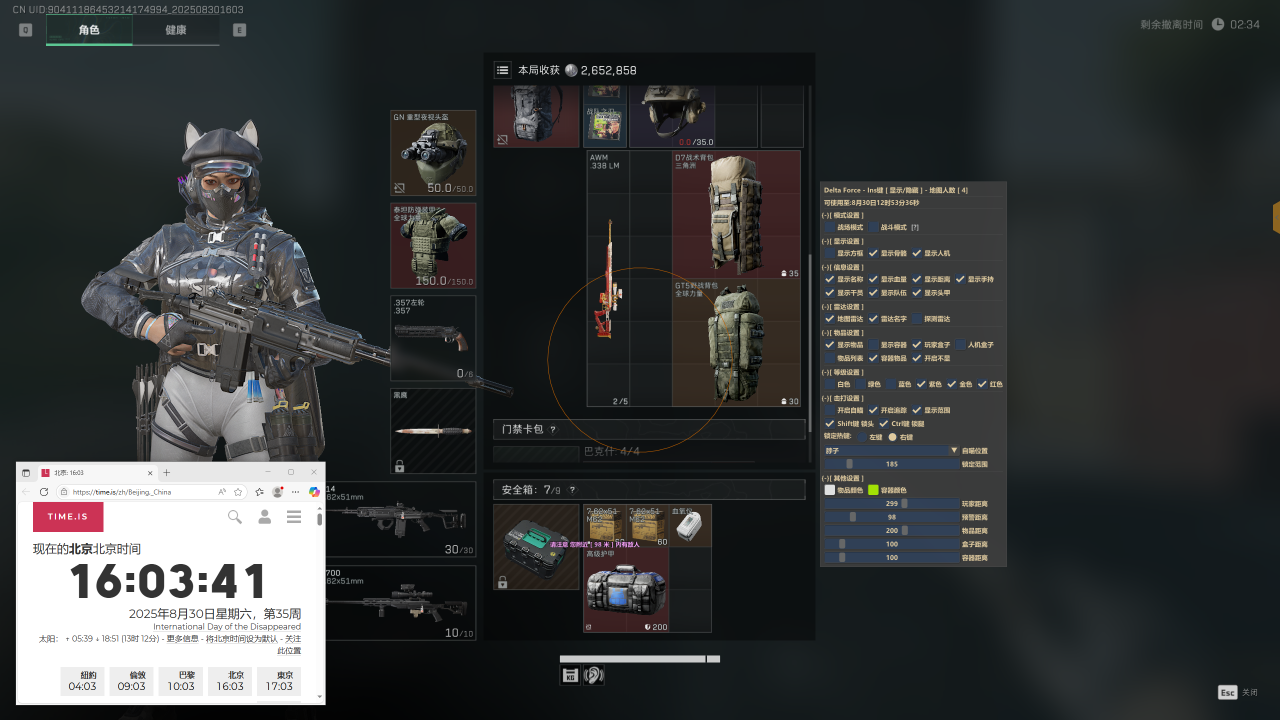The width and height of the screenshot is (1280, 720).
Task: Select the M700 sniper rifle weapon slot
Action: point(400,603)
